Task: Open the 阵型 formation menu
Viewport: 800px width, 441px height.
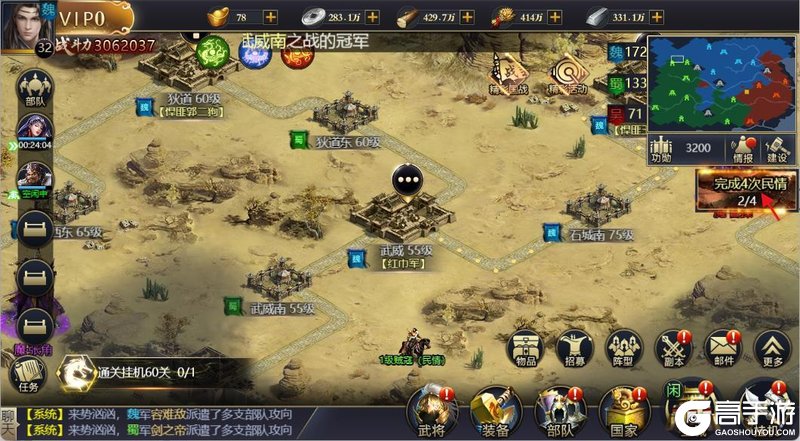Action: (622, 349)
